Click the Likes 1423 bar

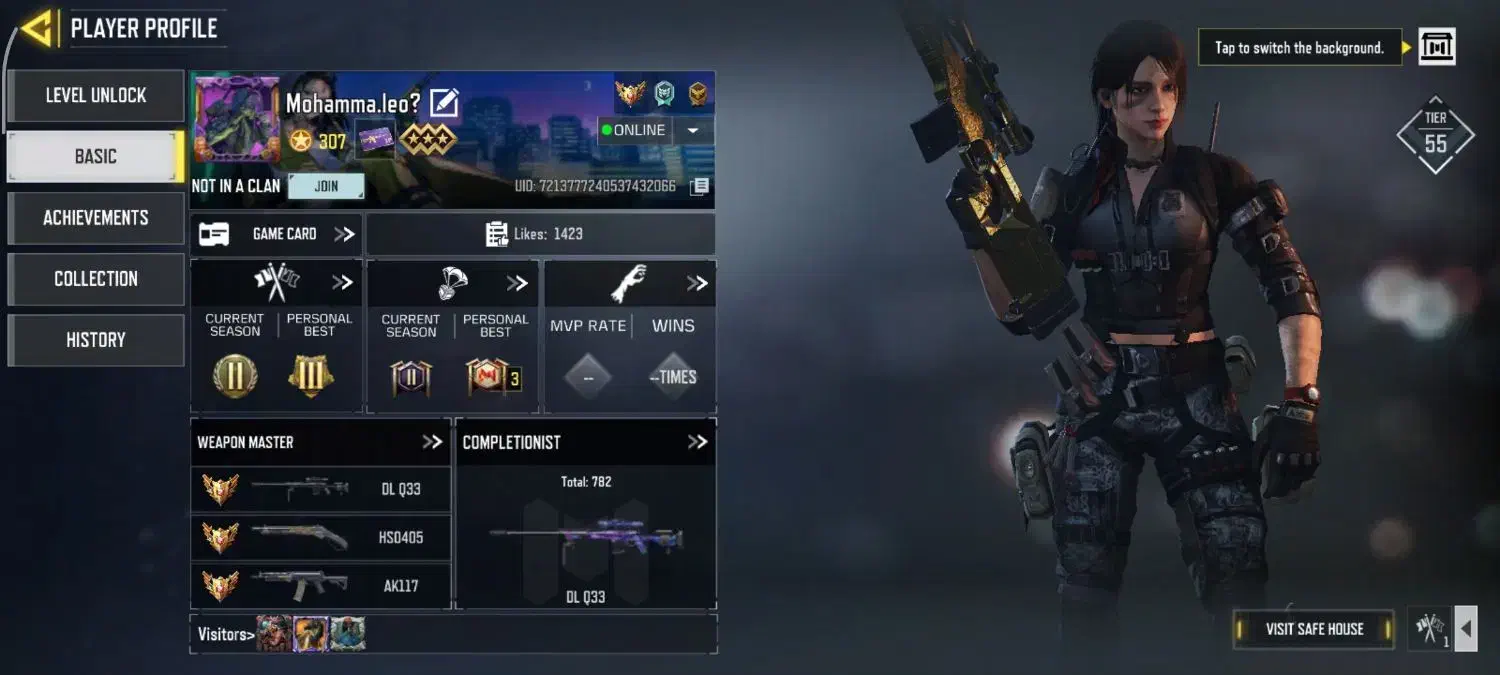pos(540,234)
